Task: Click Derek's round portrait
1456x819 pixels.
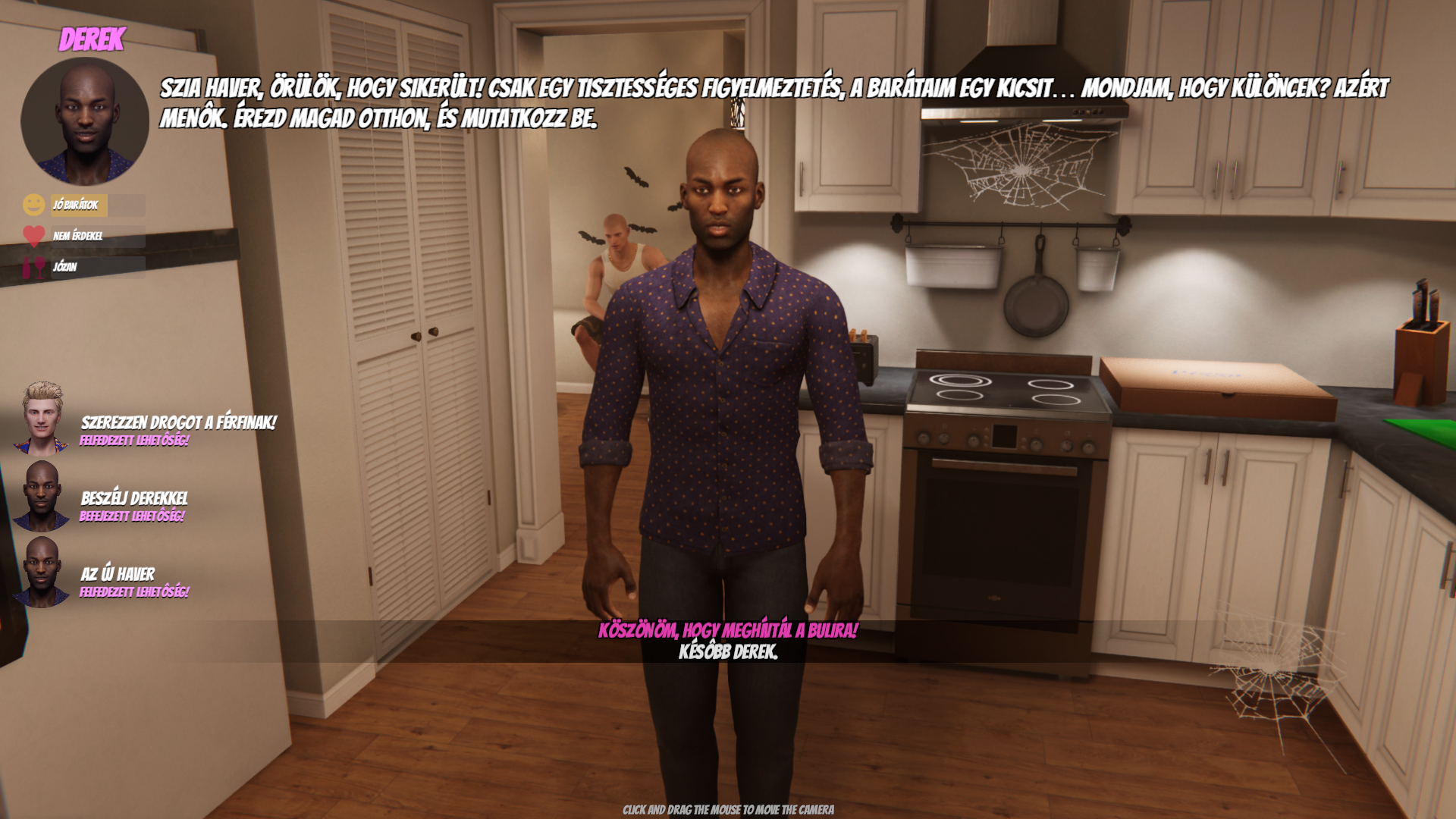Action: (85, 121)
